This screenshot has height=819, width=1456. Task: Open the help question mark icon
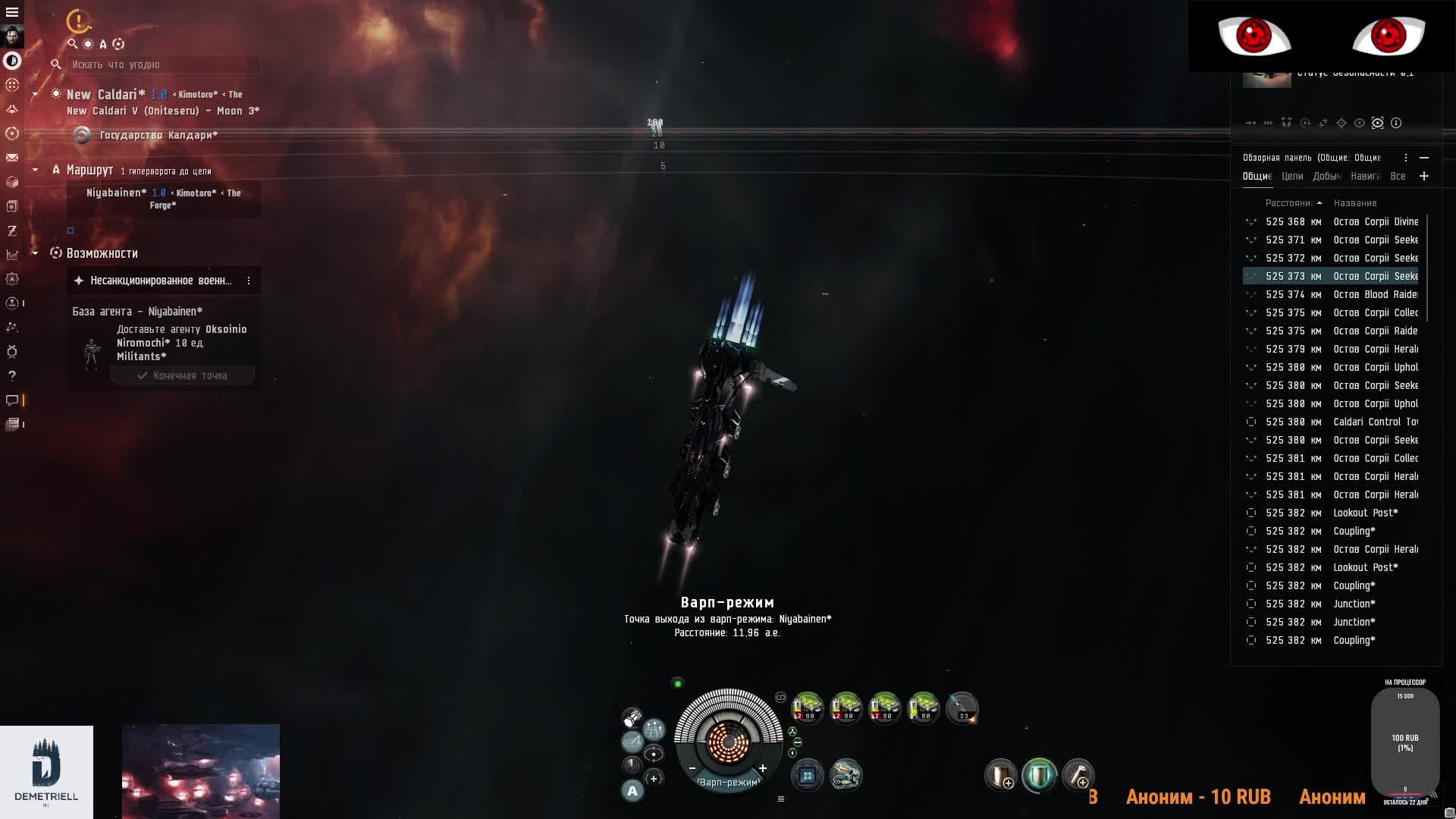(12, 376)
